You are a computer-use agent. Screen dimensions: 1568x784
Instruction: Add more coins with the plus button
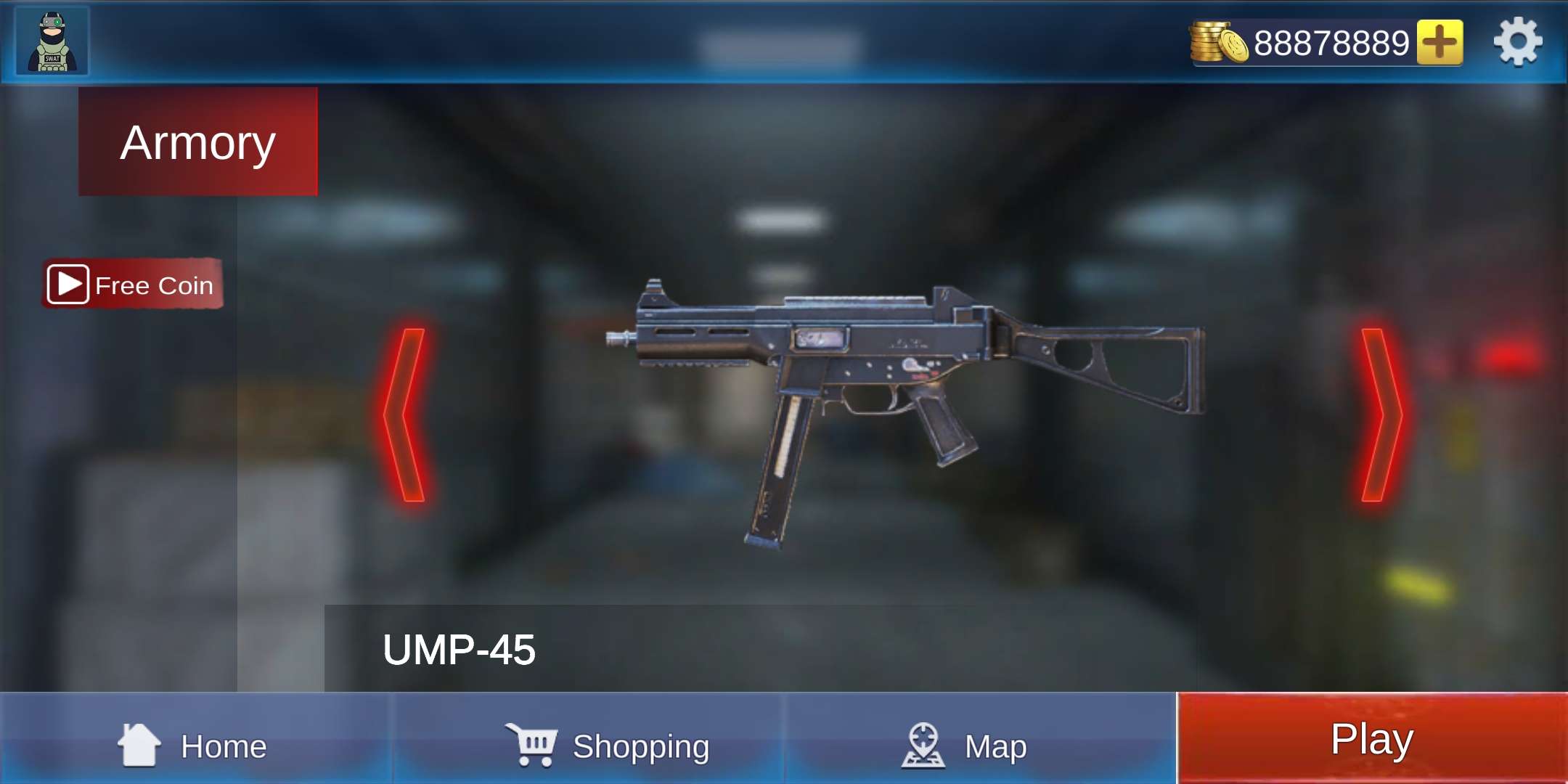click(x=1440, y=43)
